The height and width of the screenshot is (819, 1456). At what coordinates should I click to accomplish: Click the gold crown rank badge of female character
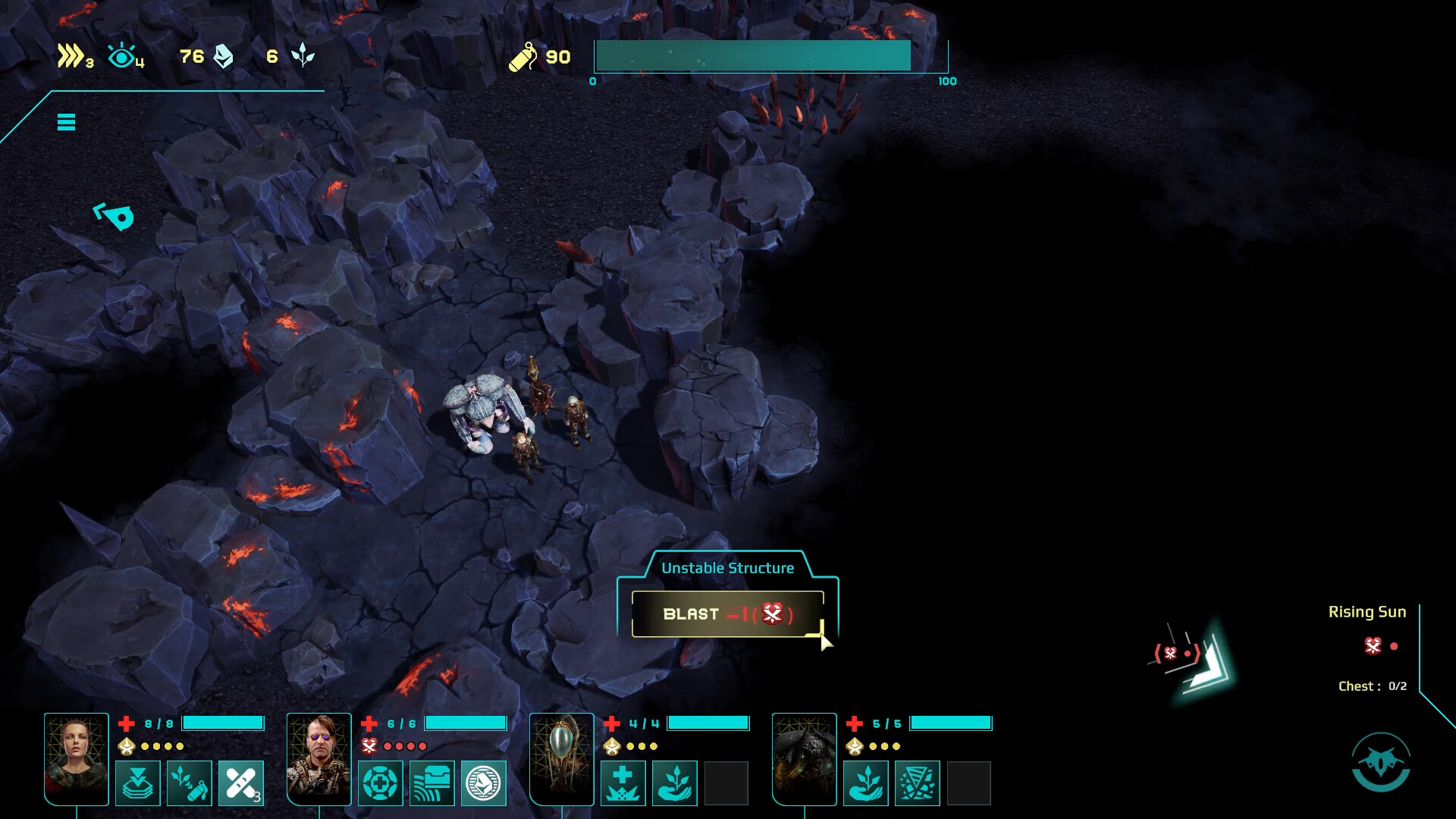coord(126,745)
